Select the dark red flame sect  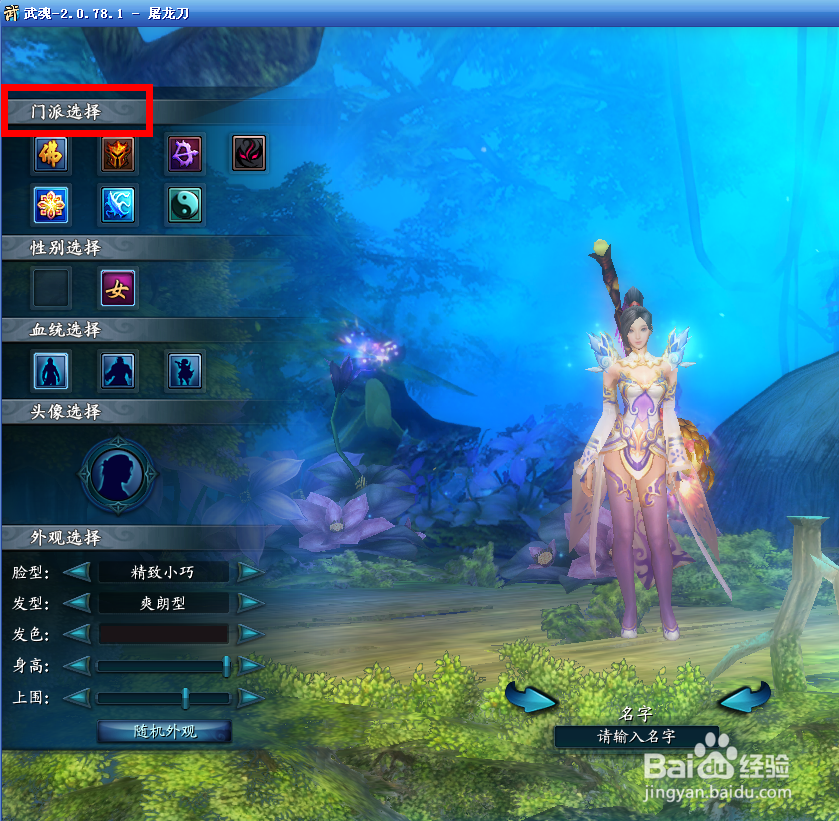250,153
